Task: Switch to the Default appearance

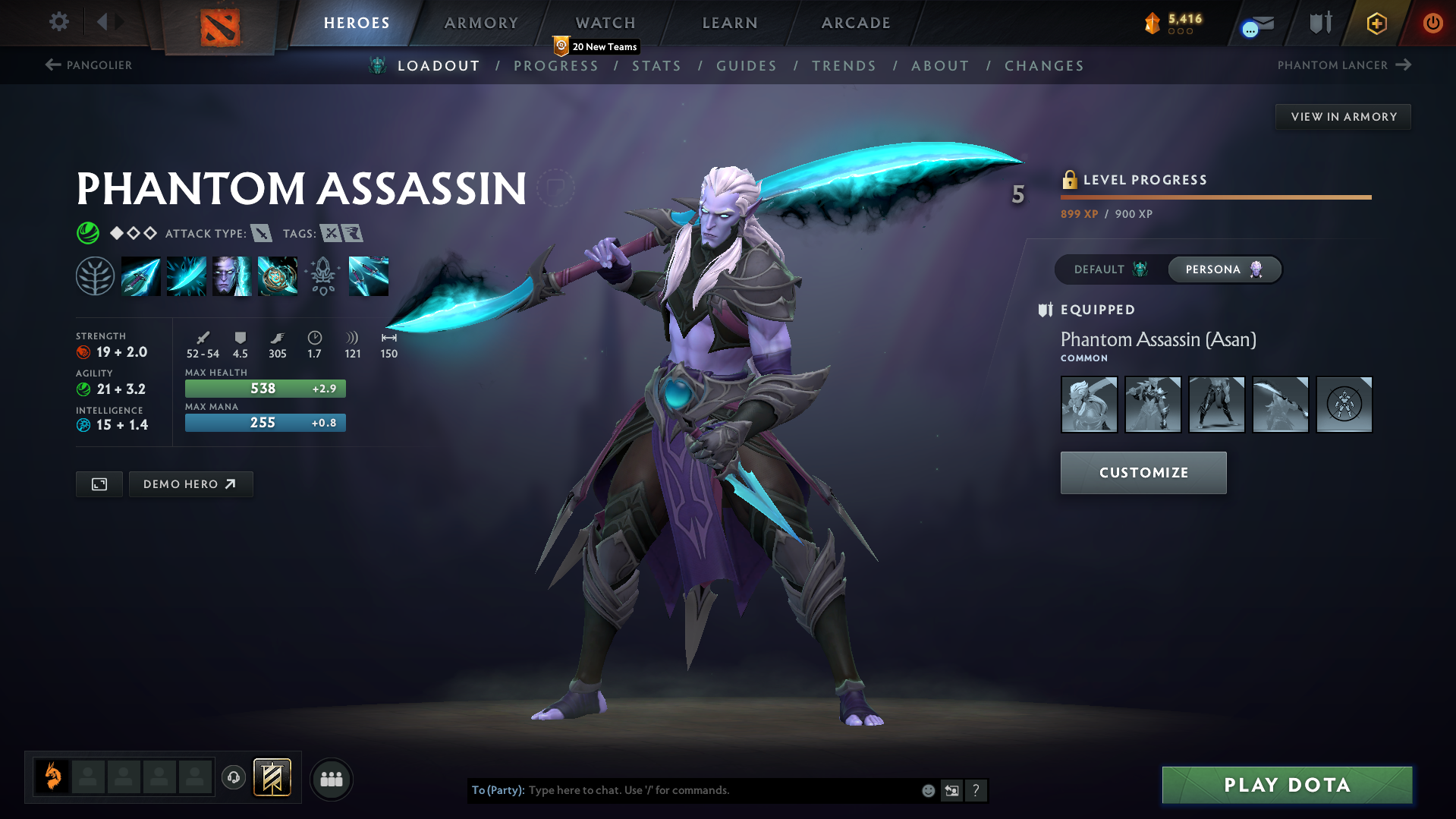Action: point(1109,269)
